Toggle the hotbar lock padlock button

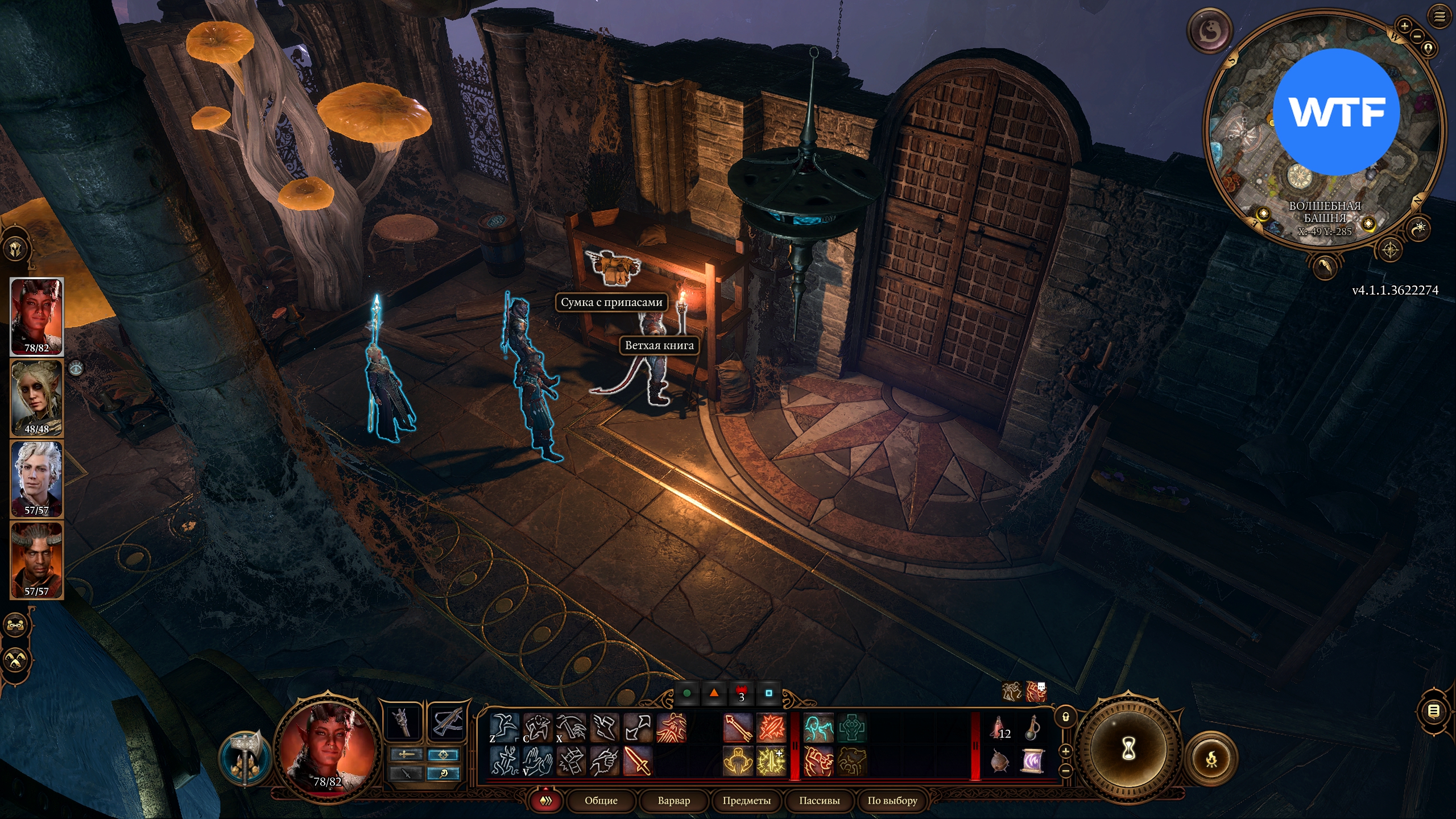point(1066,717)
